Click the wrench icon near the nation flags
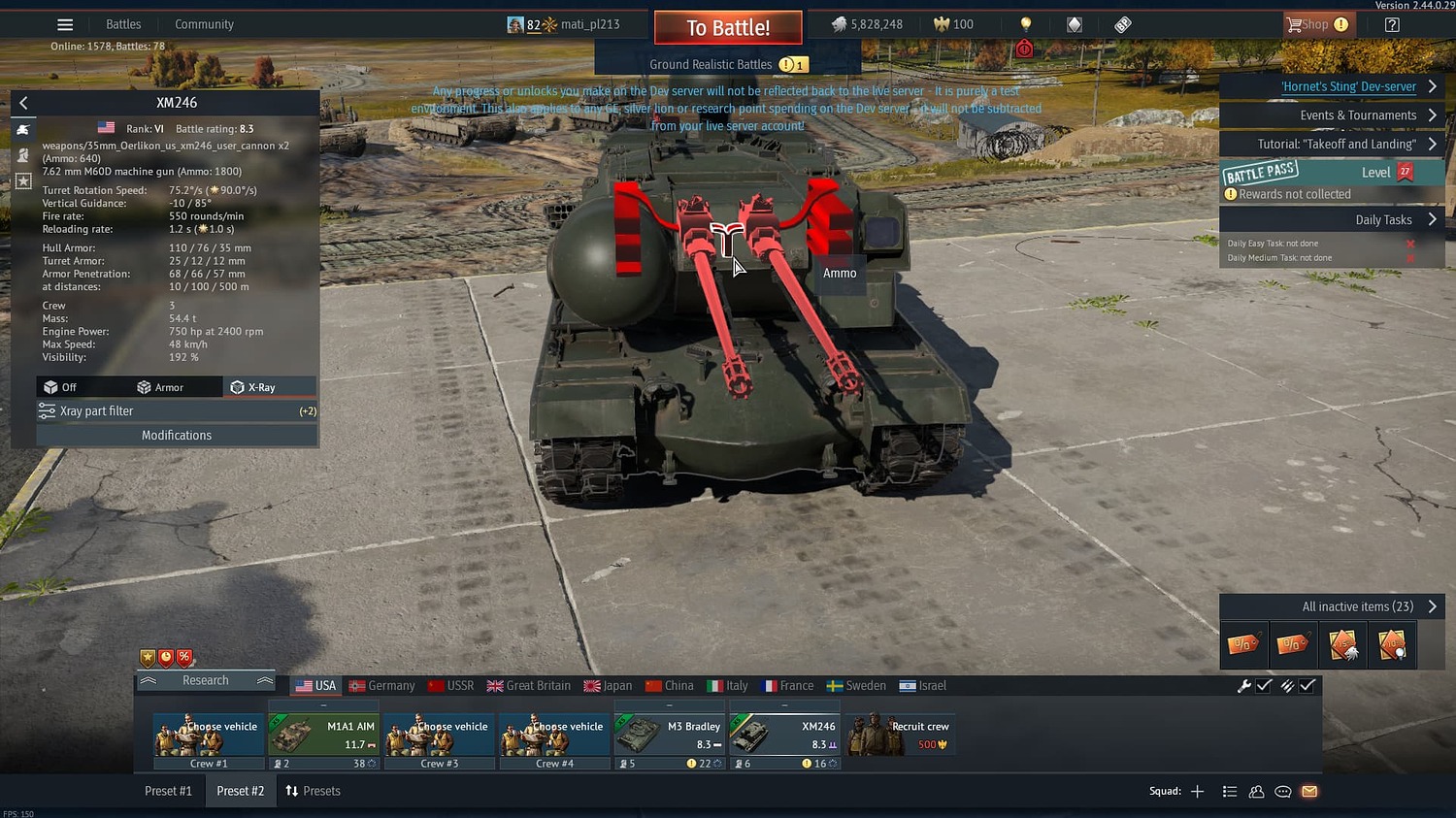This screenshot has height=818, width=1456. 1244,685
